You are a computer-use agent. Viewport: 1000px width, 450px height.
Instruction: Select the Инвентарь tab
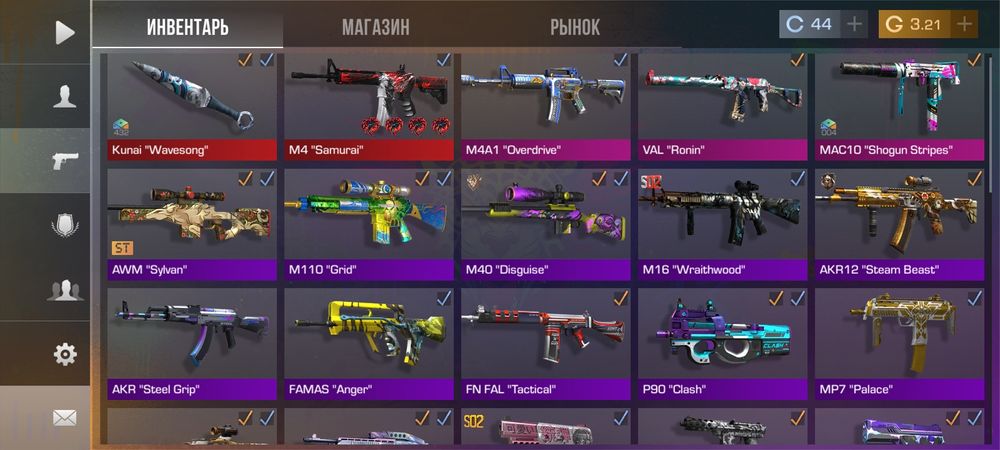(187, 27)
